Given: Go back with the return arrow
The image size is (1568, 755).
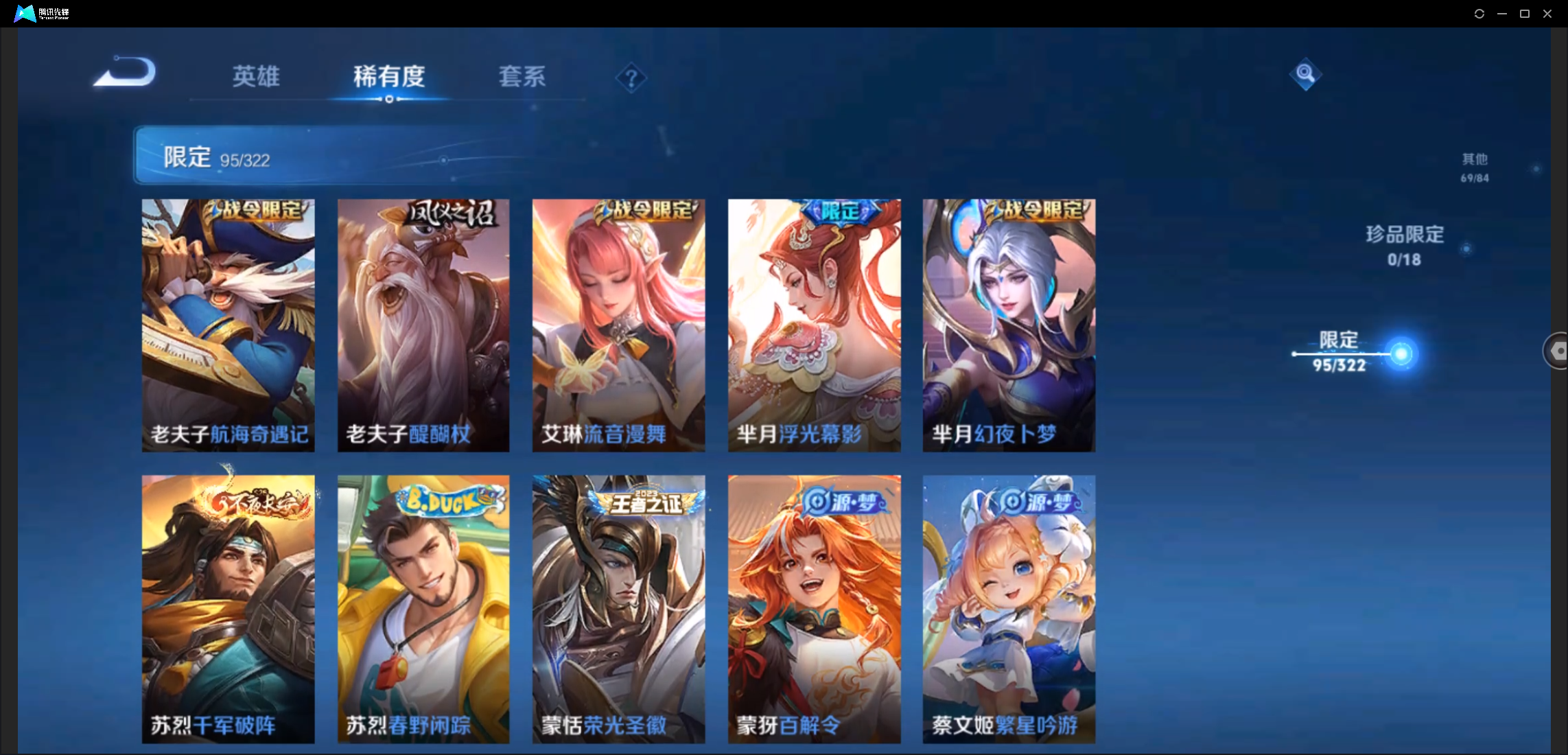Looking at the screenshot, I should coord(126,73).
